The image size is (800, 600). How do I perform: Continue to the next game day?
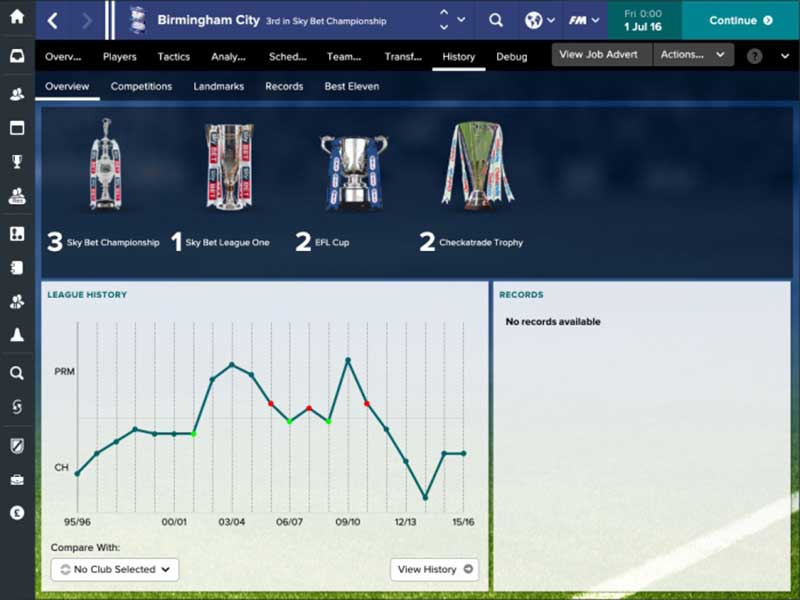coord(740,20)
